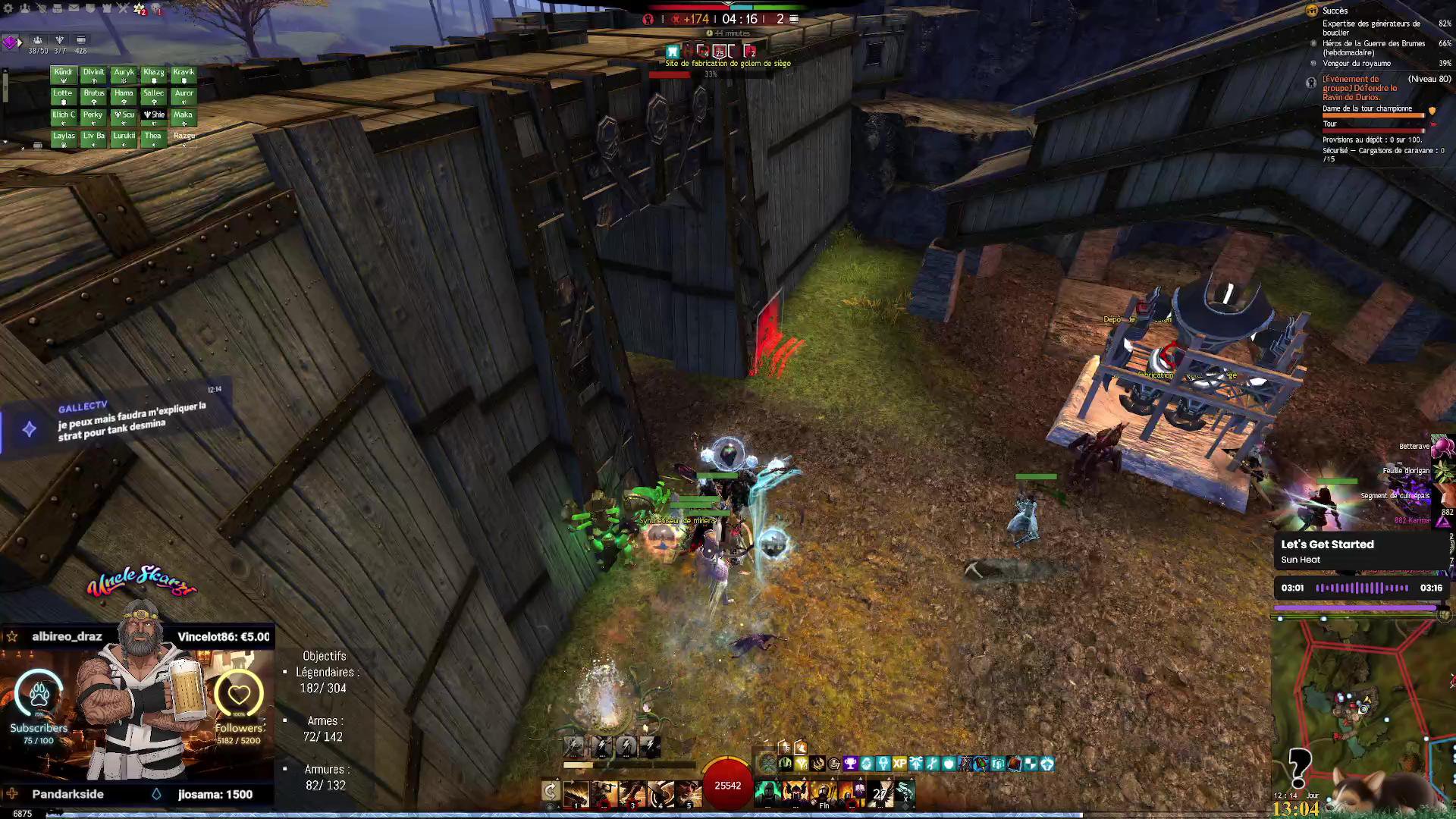Select squad member Thea
Viewport: 1456px width, 819px height.
[153, 138]
